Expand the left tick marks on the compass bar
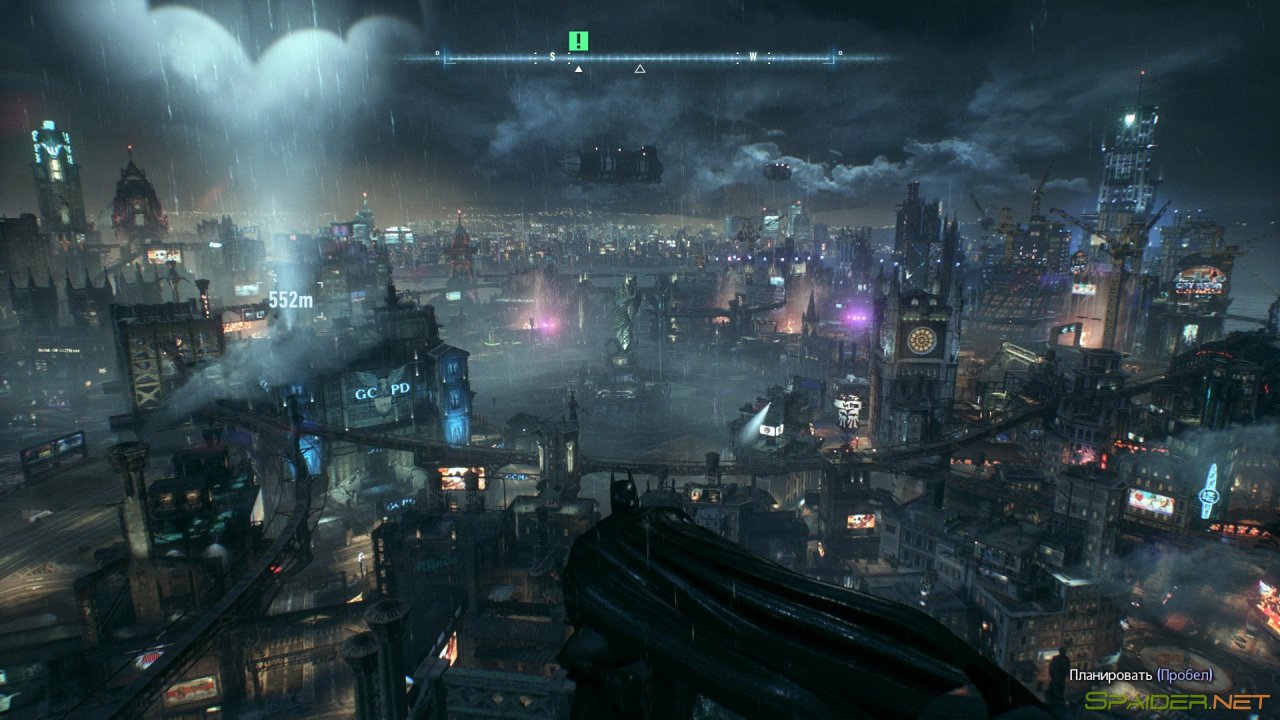This screenshot has width=1280, height=720. click(x=490, y=58)
